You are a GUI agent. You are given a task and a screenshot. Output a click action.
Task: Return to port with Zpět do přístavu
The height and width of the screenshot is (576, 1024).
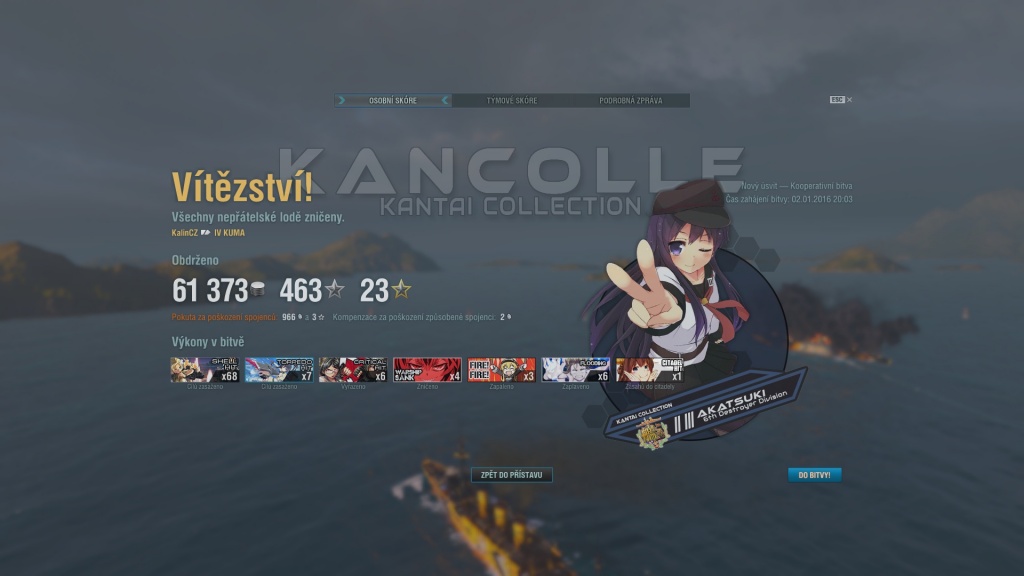click(x=511, y=475)
